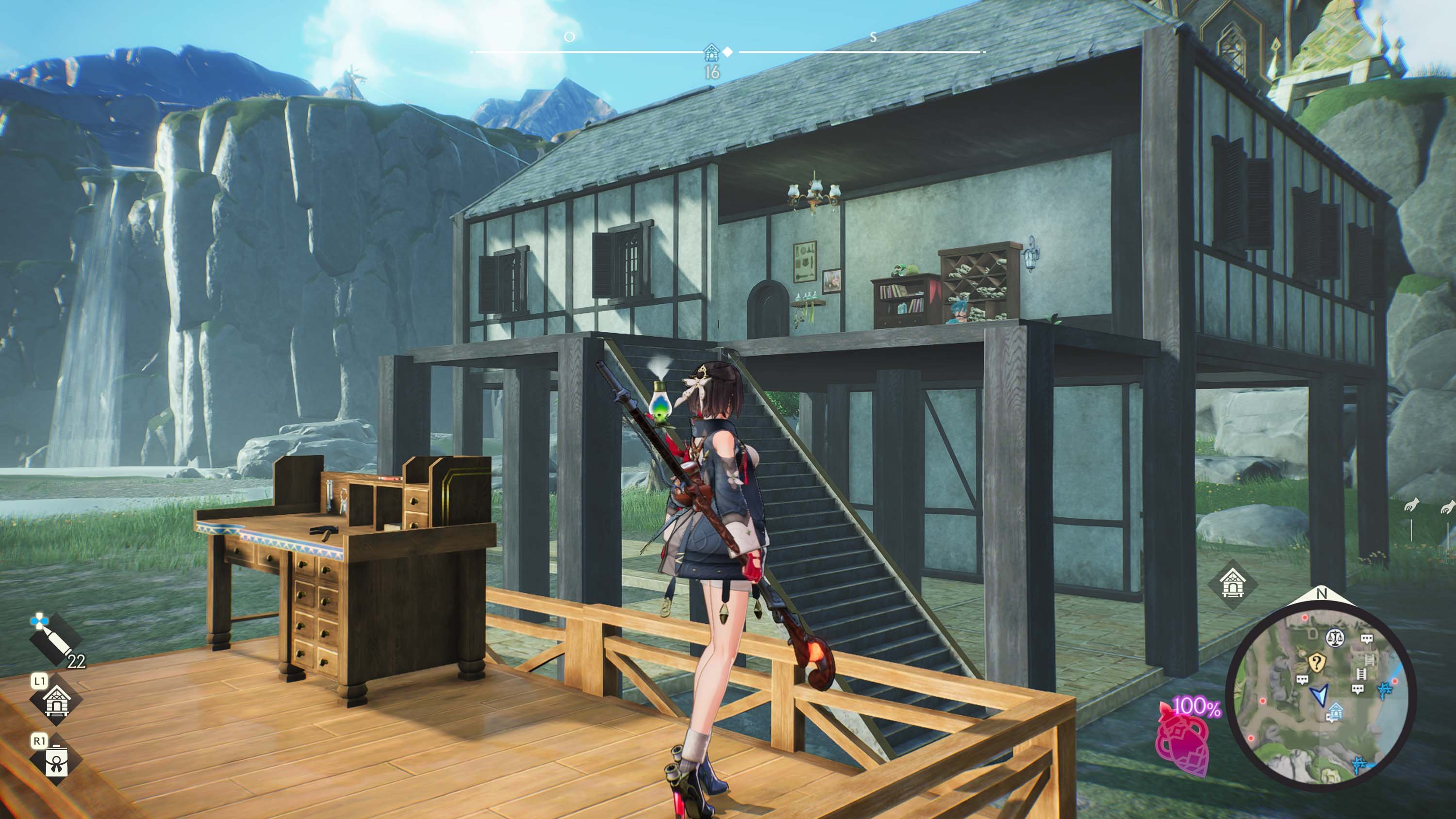The height and width of the screenshot is (819, 1456).
Task: Click the diamond position marker on the compass
Action: [728, 52]
